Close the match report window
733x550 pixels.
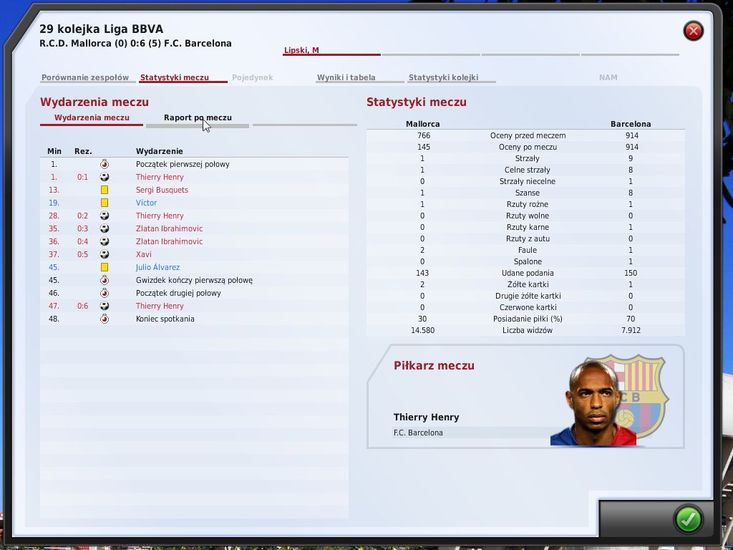click(693, 31)
